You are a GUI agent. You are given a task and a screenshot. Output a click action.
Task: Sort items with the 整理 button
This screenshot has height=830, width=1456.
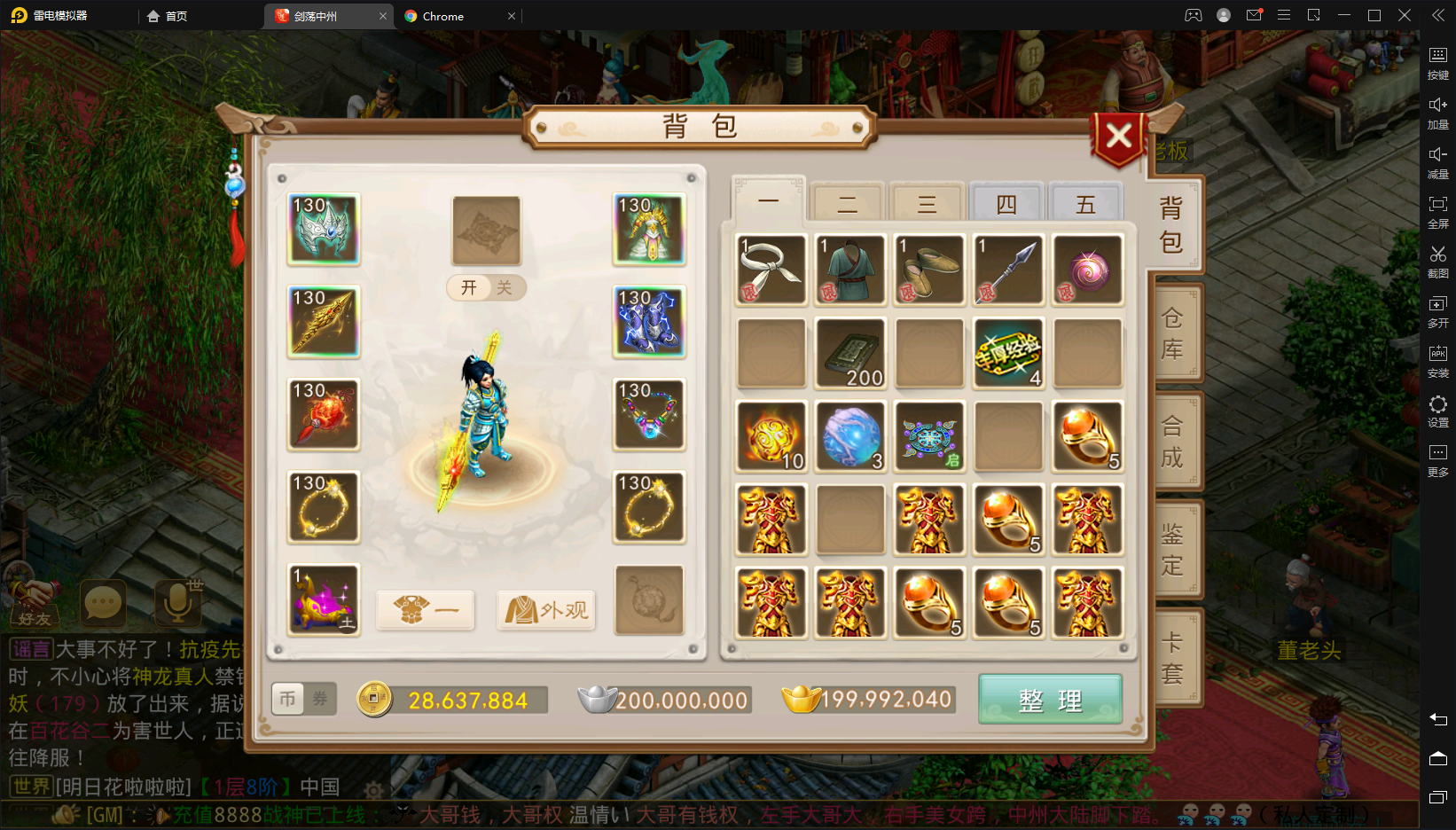pos(1050,700)
